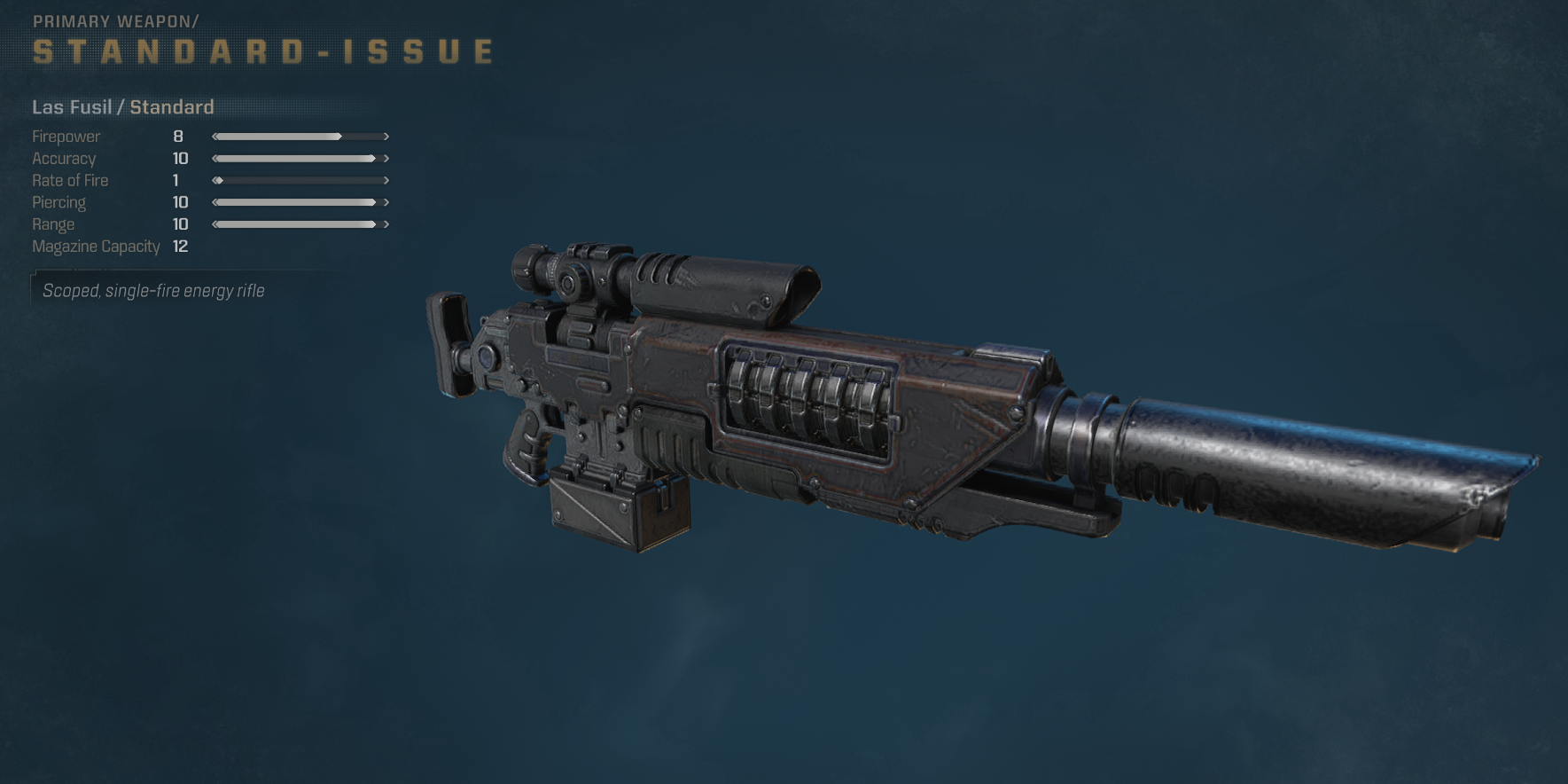This screenshot has width=1568, height=784.
Task: Click the right arrow on Rate of Fire bar
Action: [385, 180]
